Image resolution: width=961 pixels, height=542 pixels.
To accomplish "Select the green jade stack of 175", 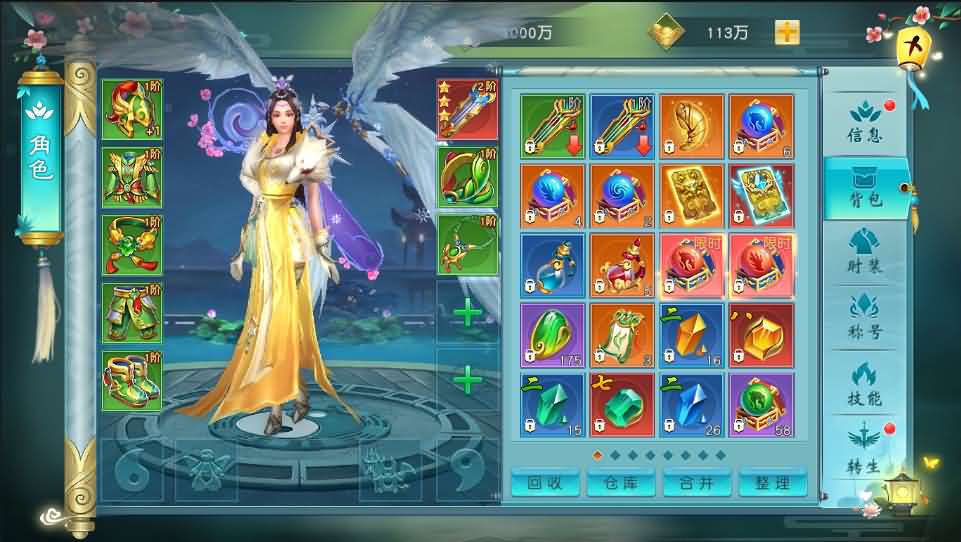I will [552, 336].
